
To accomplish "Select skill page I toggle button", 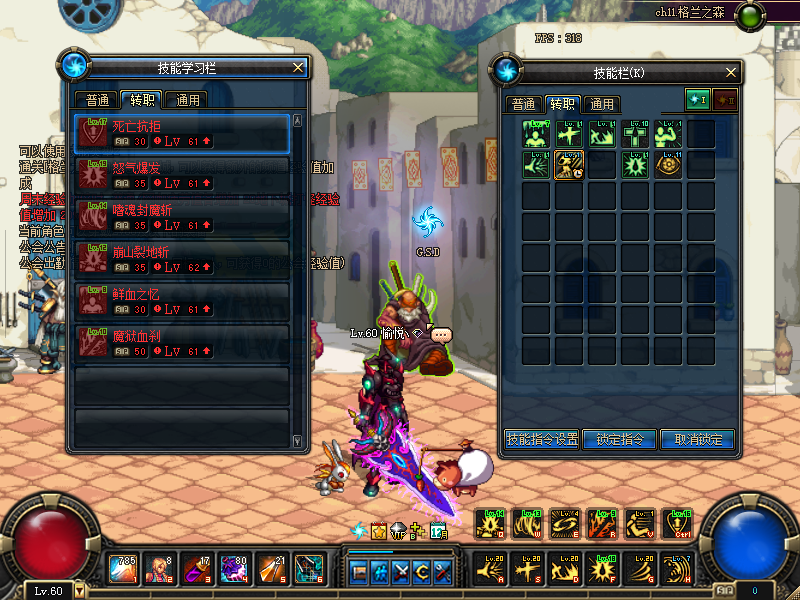I will pyautogui.click(x=697, y=99).
